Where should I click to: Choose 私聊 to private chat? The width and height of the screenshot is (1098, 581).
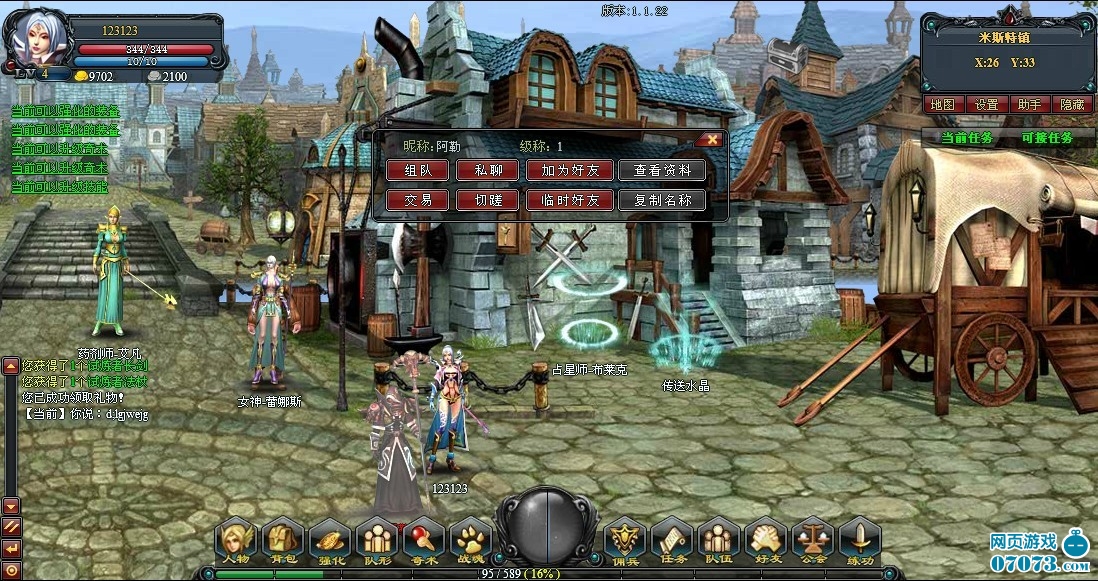[487, 171]
